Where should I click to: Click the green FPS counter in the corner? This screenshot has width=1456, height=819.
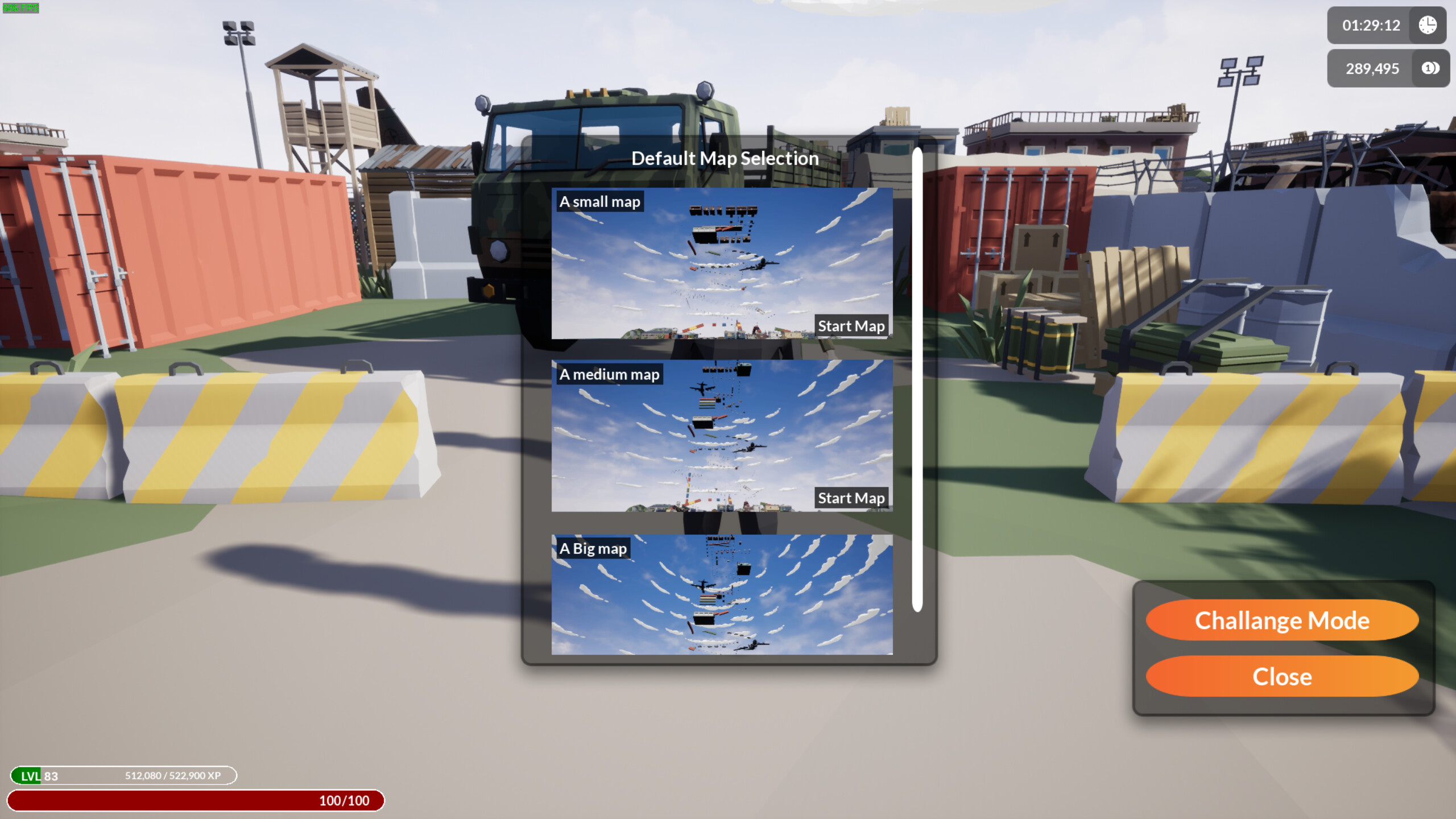point(21,8)
